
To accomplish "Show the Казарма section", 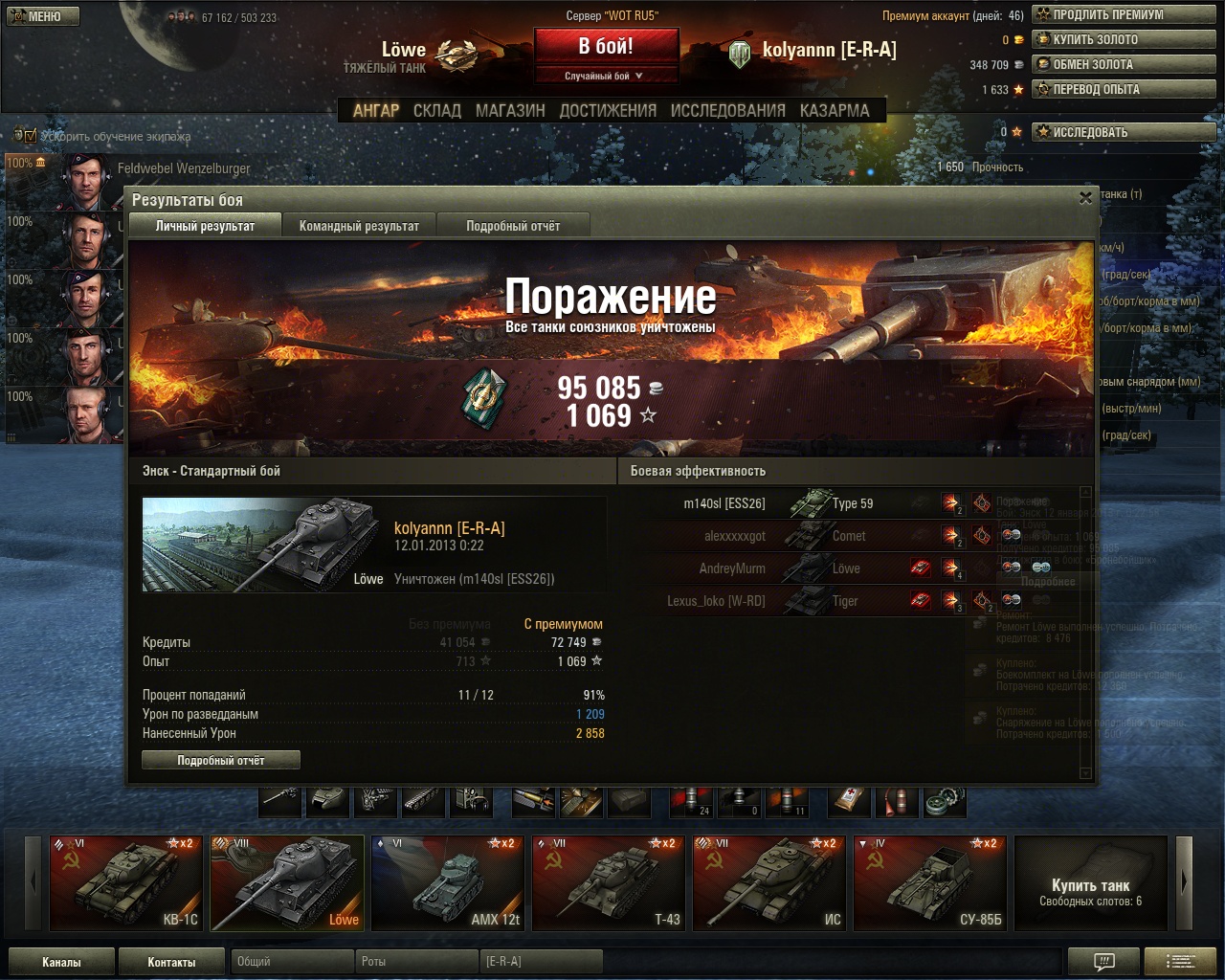I will click(835, 111).
